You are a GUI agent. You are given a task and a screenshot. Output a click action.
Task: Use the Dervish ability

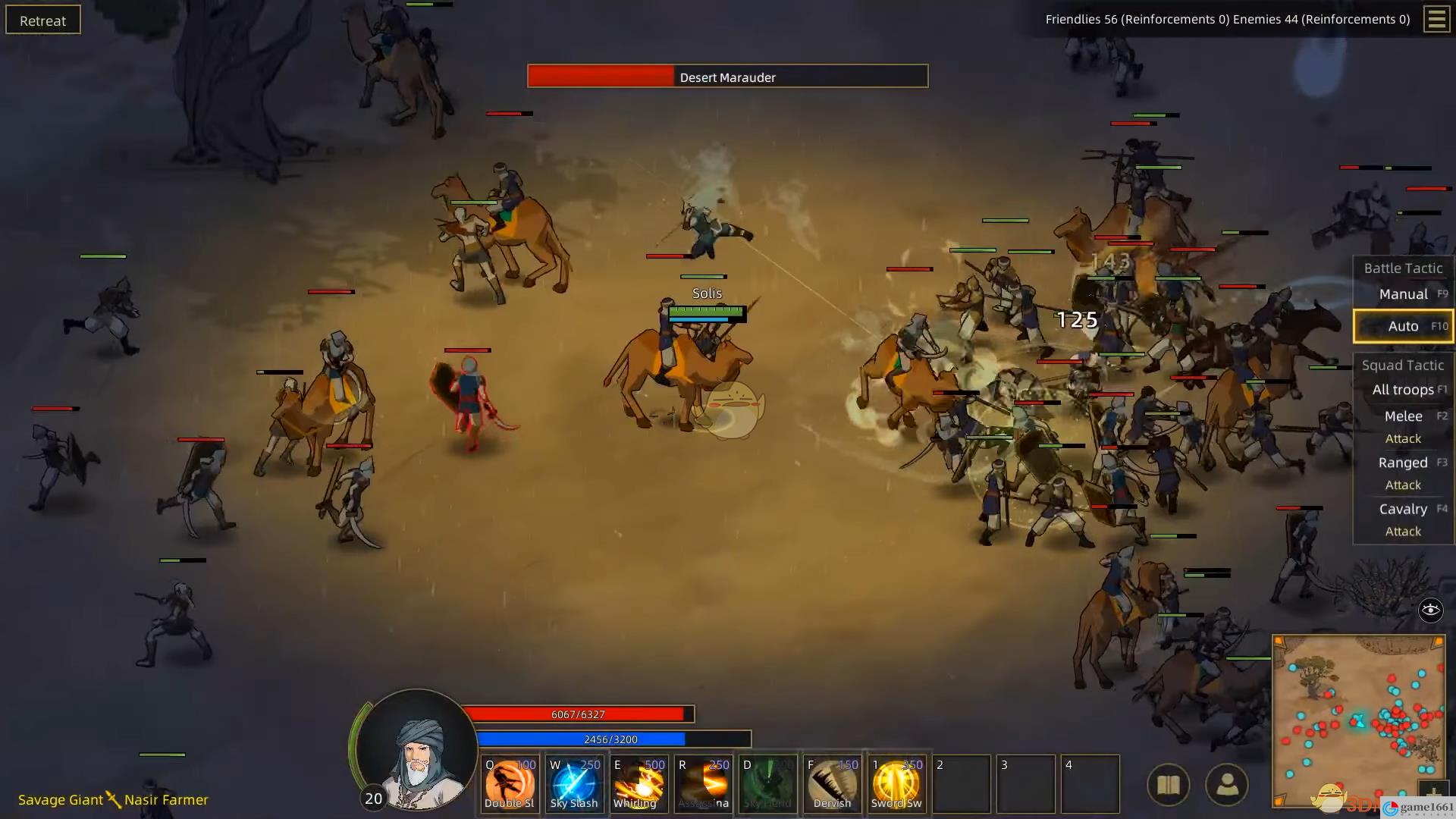point(832,783)
